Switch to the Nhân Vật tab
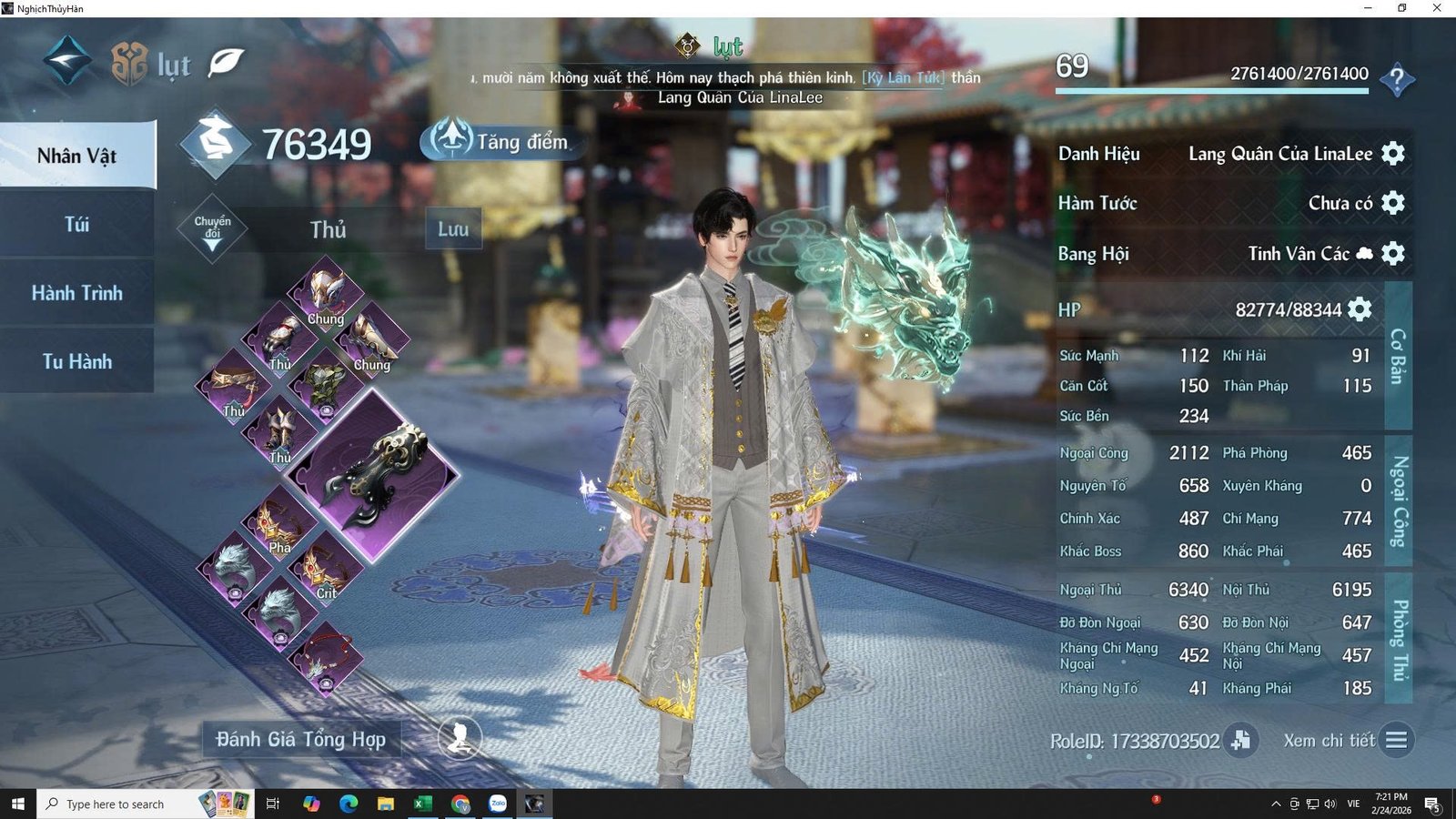The image size is (1456, 819). tap(77, 156)
